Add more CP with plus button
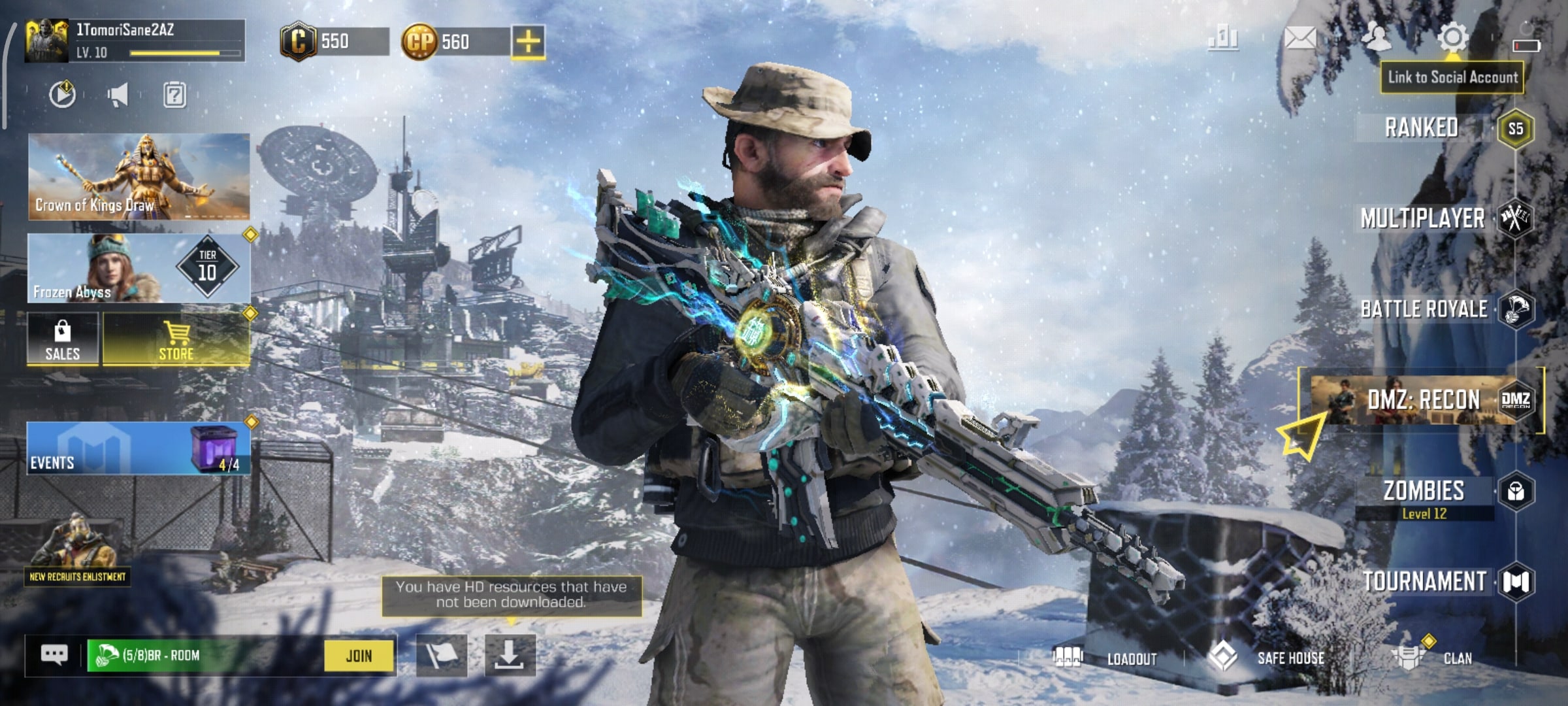The image size is (1568, 706). coord(528,42)
